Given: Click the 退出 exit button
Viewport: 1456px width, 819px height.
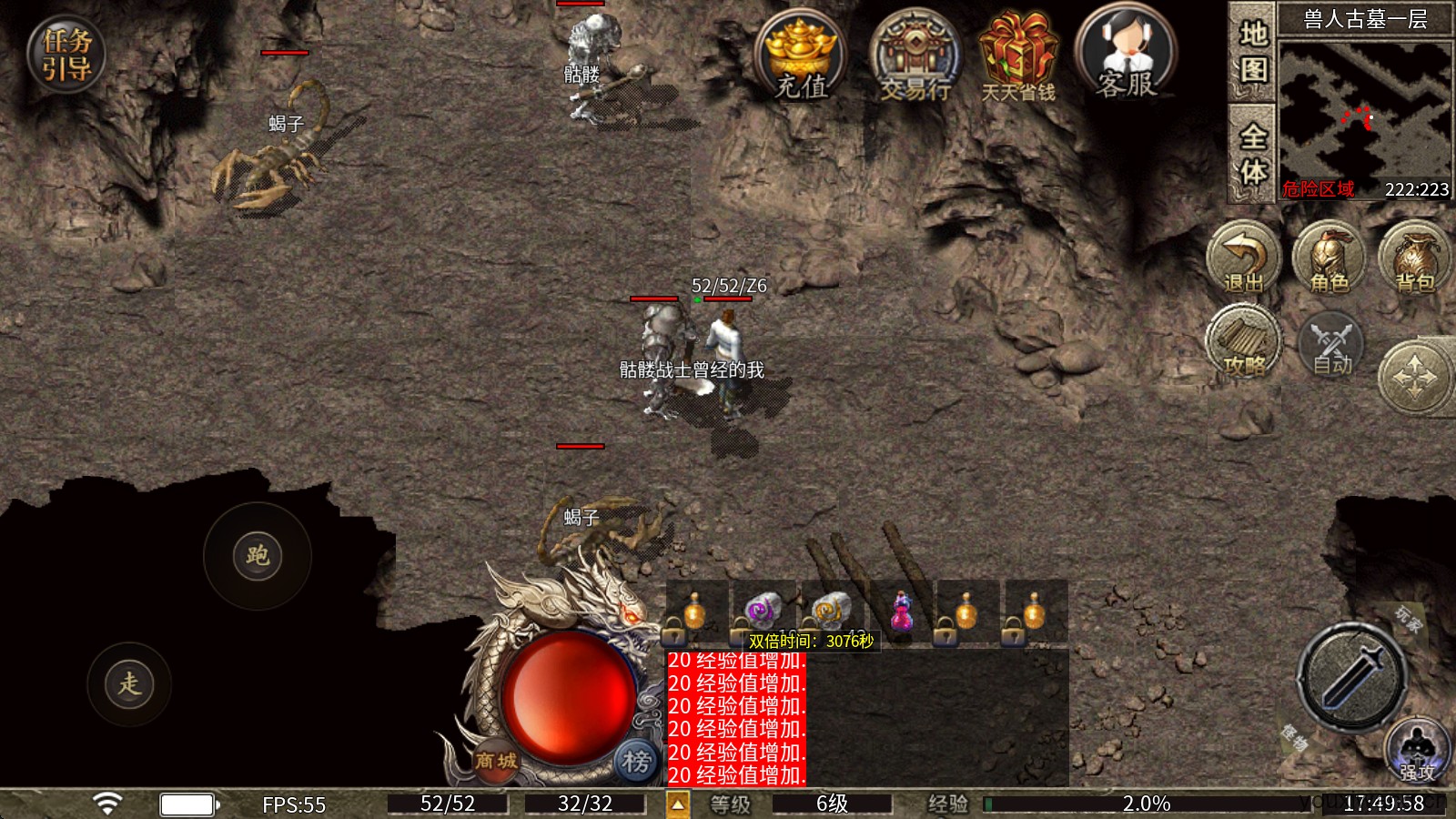Looking at the screenshot, I should pos(1243,258).
